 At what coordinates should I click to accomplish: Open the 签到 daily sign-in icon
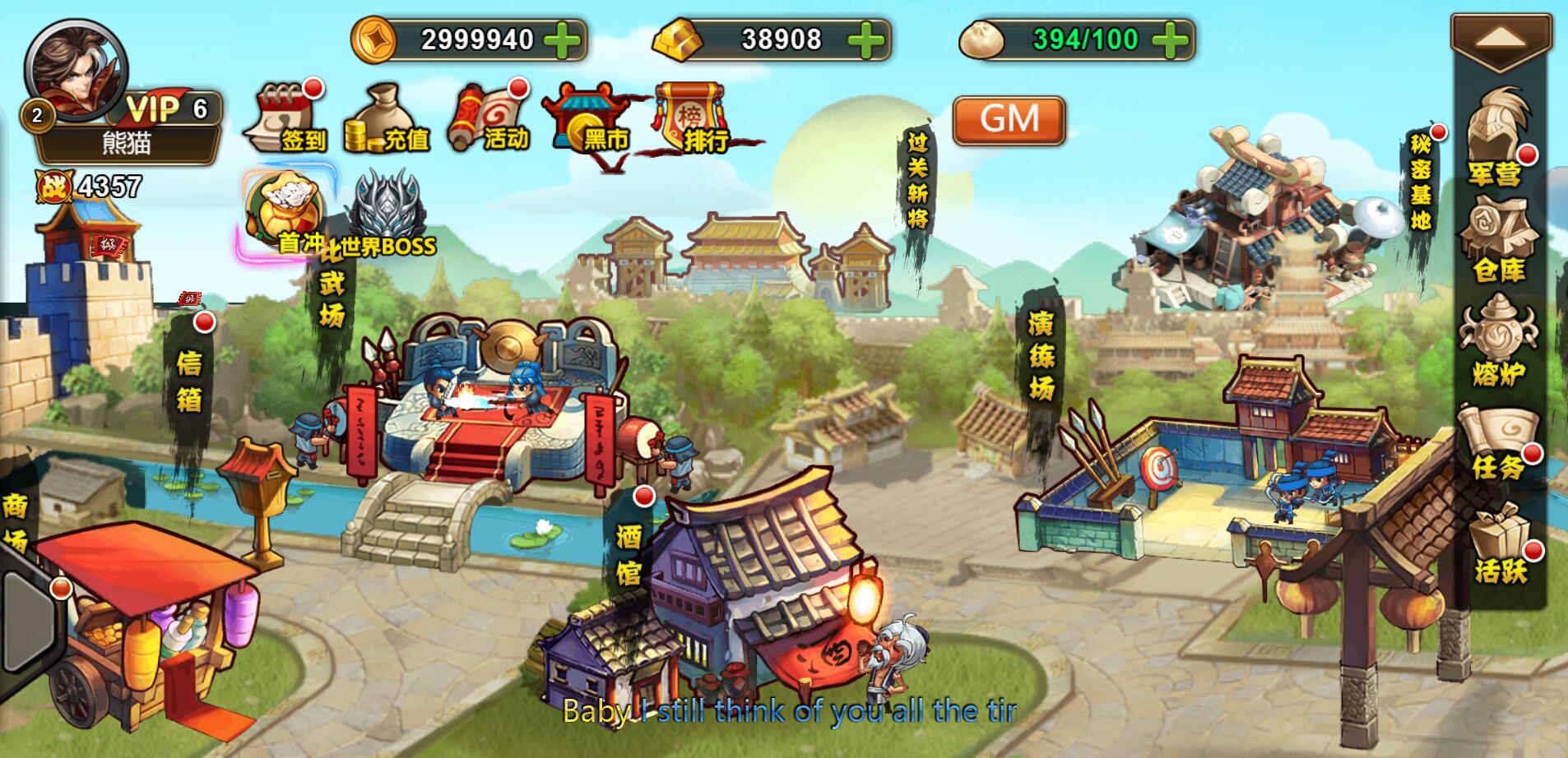[x=286, y=120]
